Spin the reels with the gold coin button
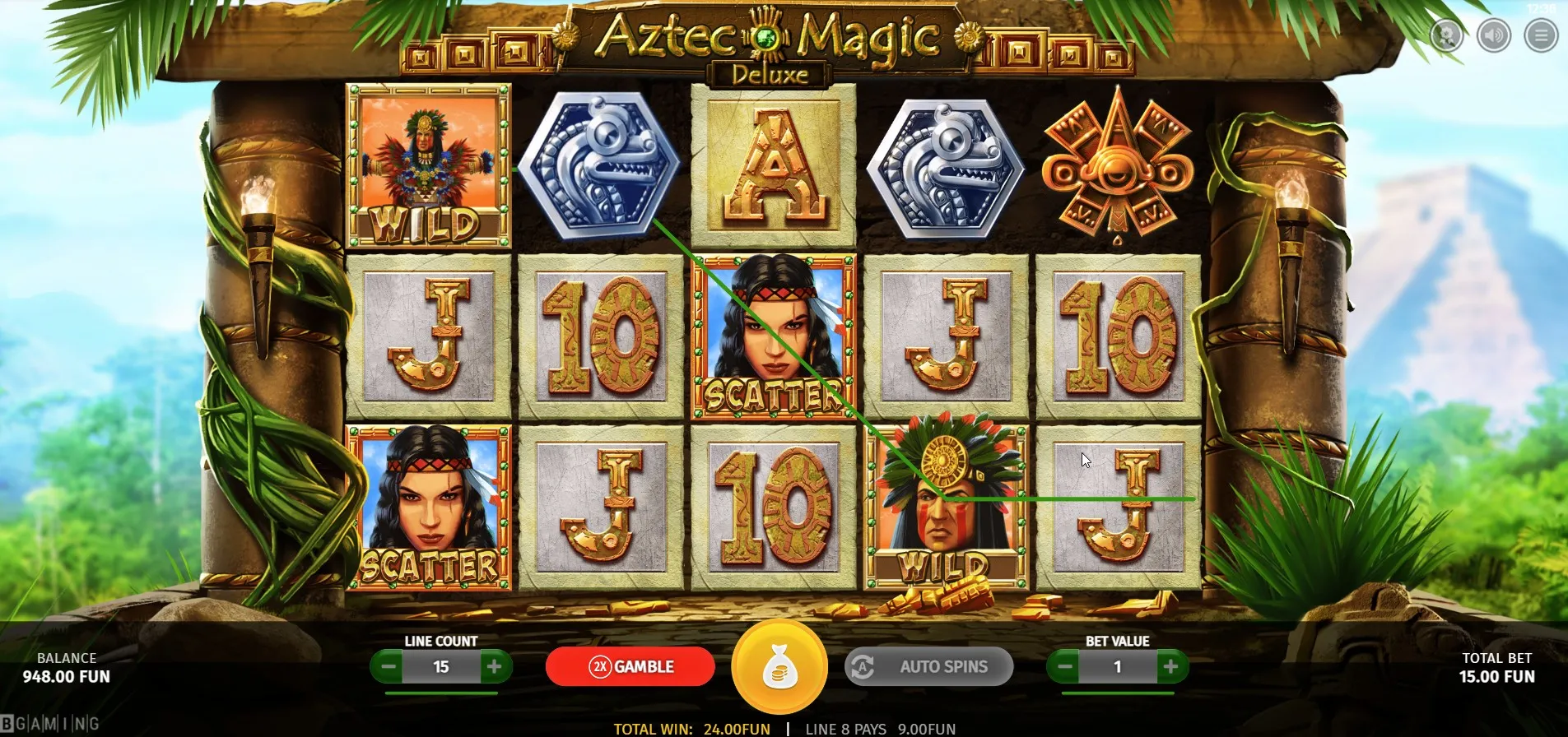Image resolution: width=1568 pixels, height=737 pixels. 779,667
